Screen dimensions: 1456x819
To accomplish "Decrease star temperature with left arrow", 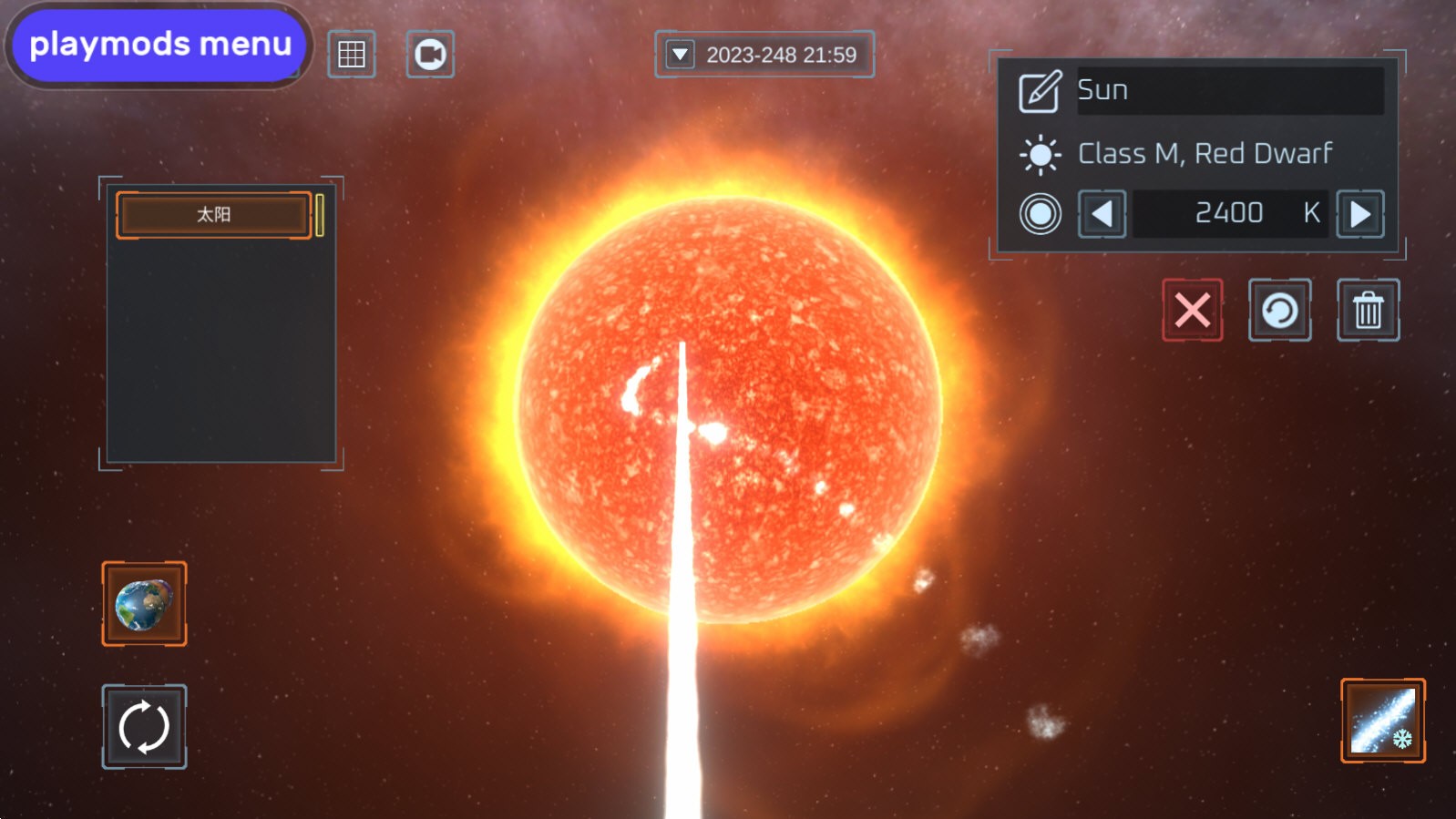I will (x=1102, y=214).
